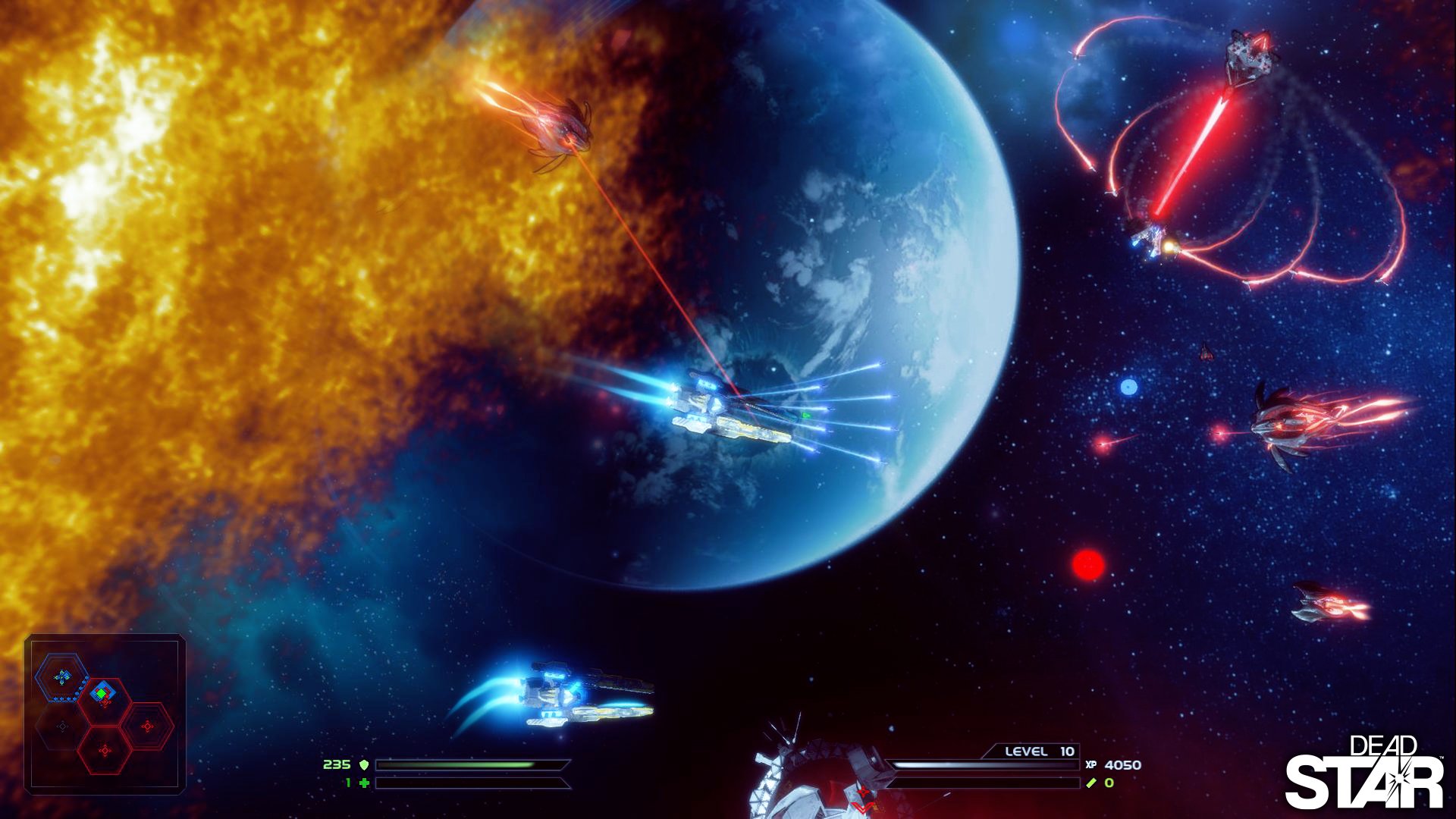Click the green shield icon beside 235
The width and height of the screenshot is (1456, 819).
click(x=364, y=765)
